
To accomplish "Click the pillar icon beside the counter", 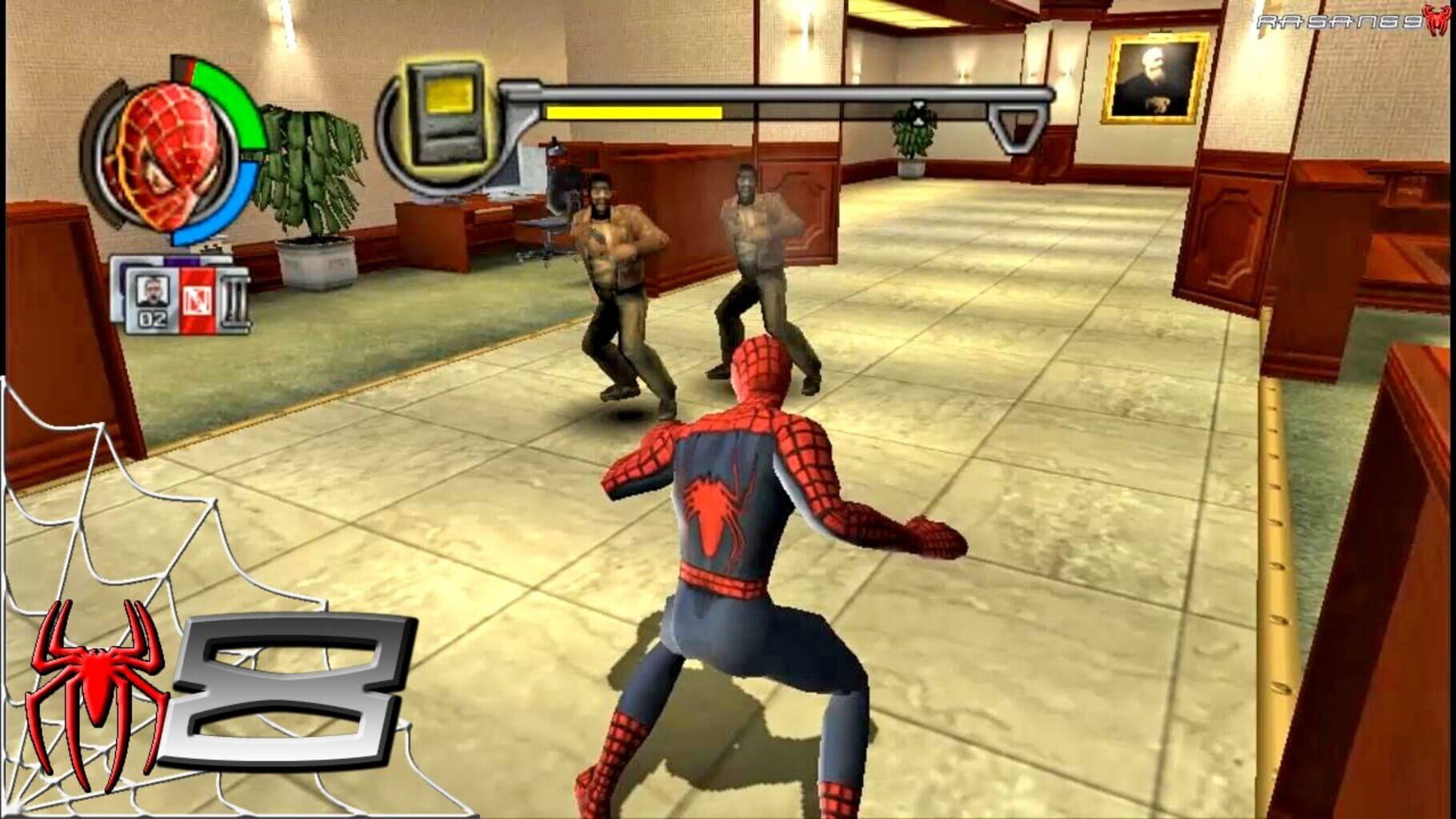I will 236,300.
